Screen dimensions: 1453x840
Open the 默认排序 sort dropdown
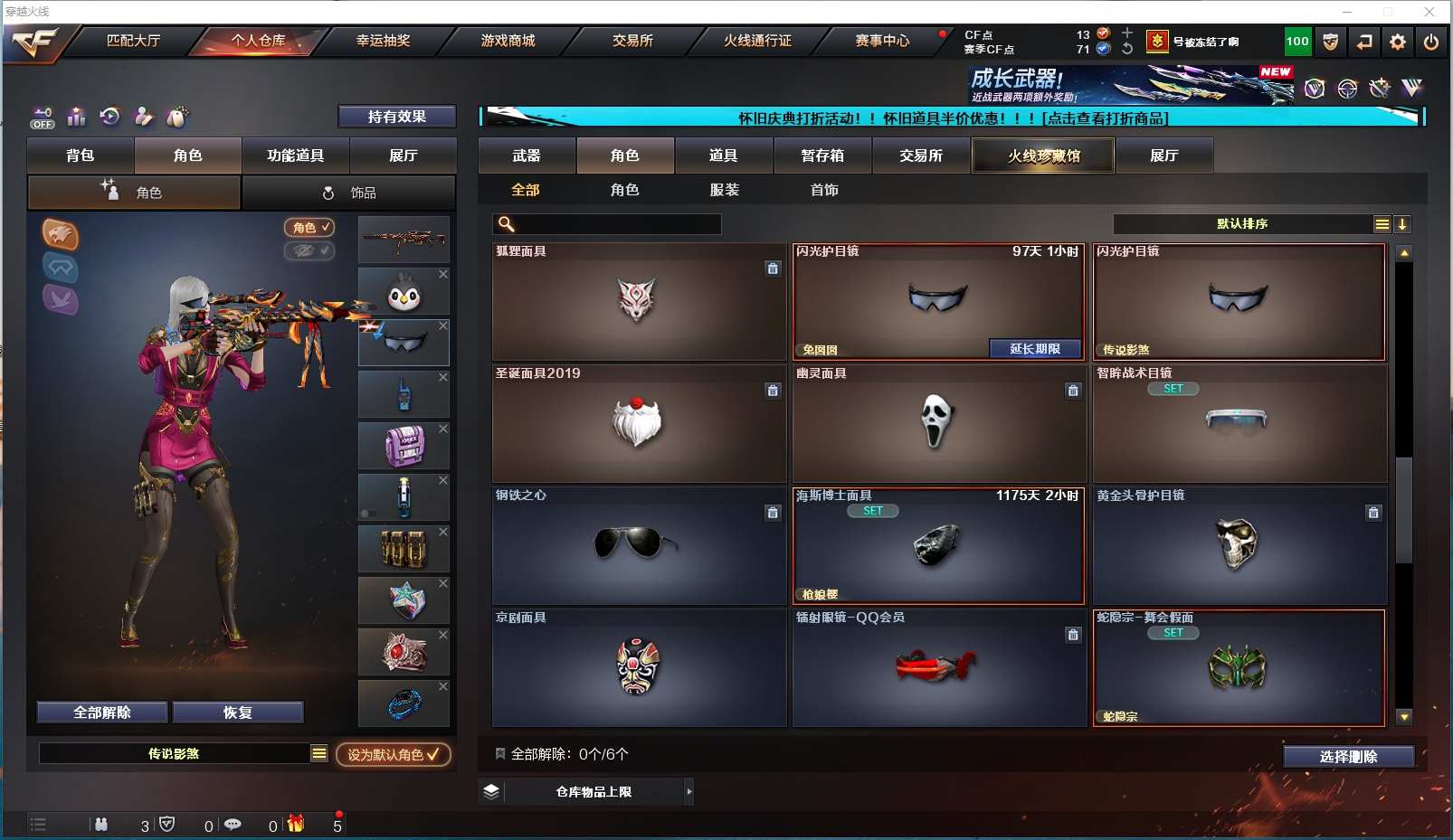pyautogui.click(x=1242, y=224)
